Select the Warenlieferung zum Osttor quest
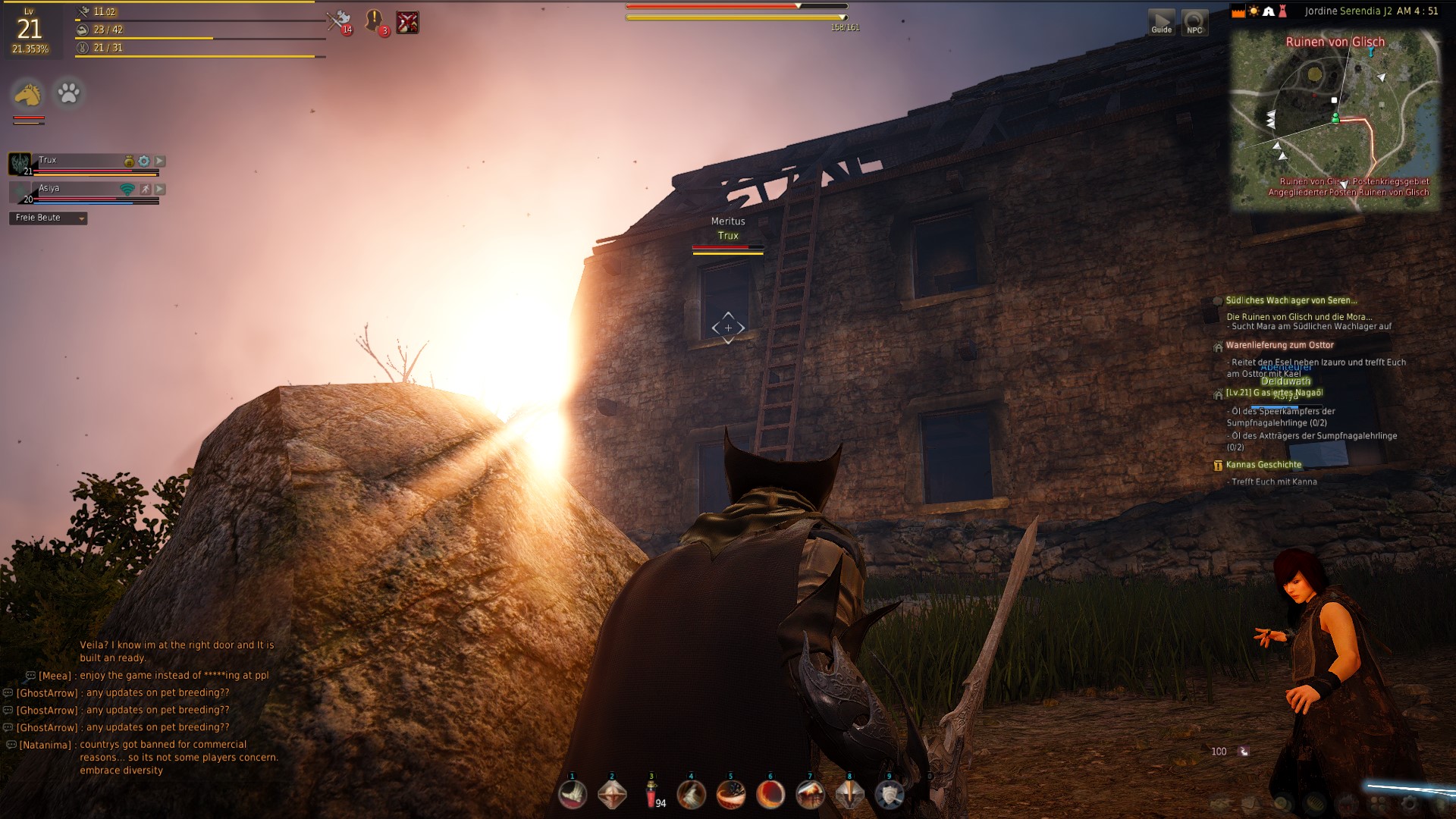This screenshot has width=1456, height=819. 1279,345
